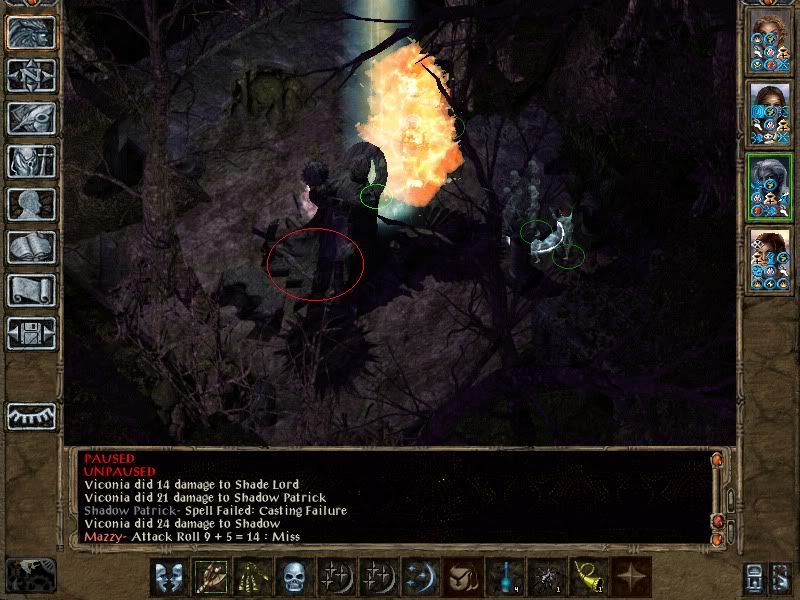Select the party portrait with the green border
The height and width of the screenshot is (600, 800).
tap(768, 187)
